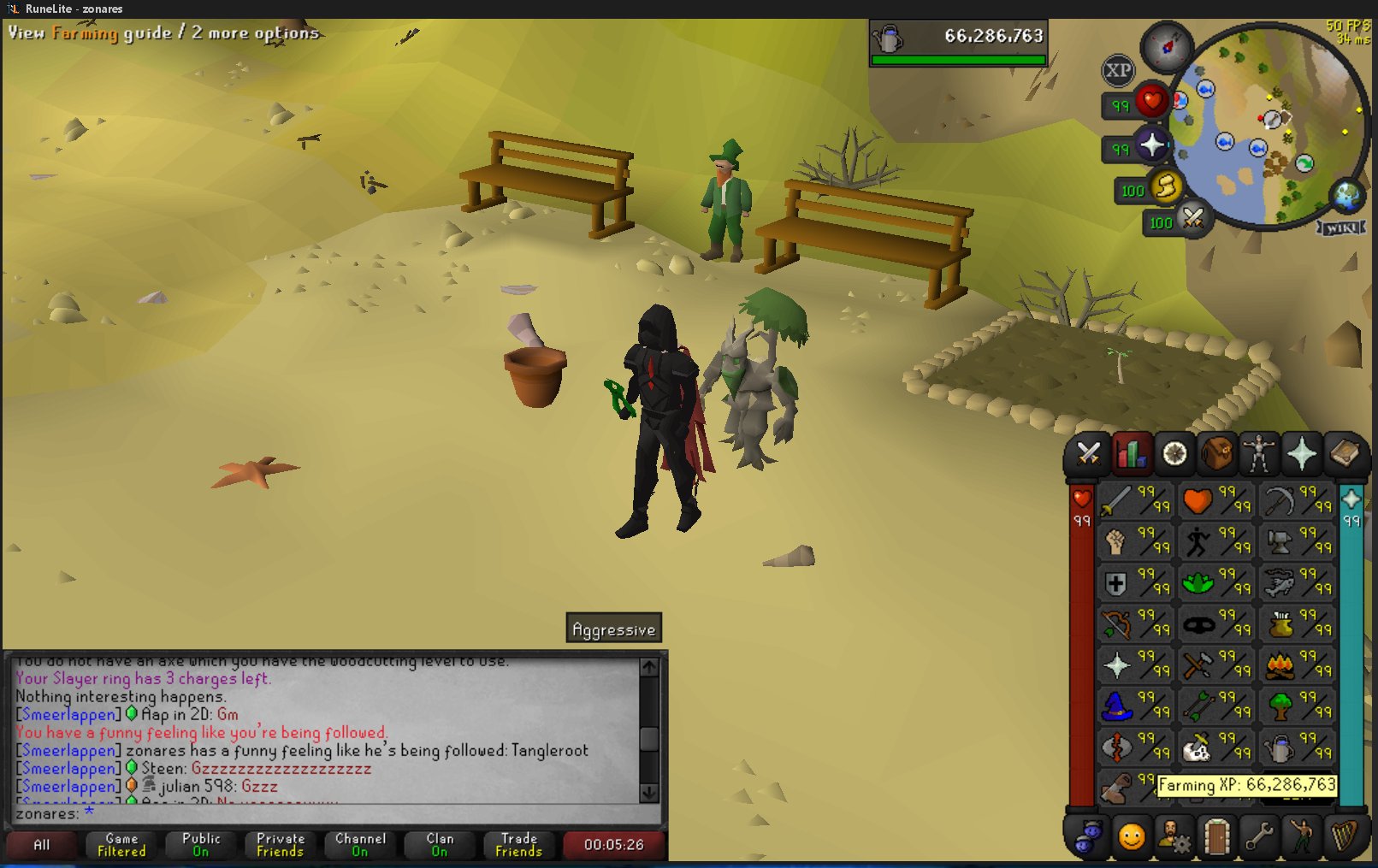Image resolution: width=1378 pixels, height=868 pixels.
Task: Click the Wiki lookup button by the minimap
Action: 1344,227
